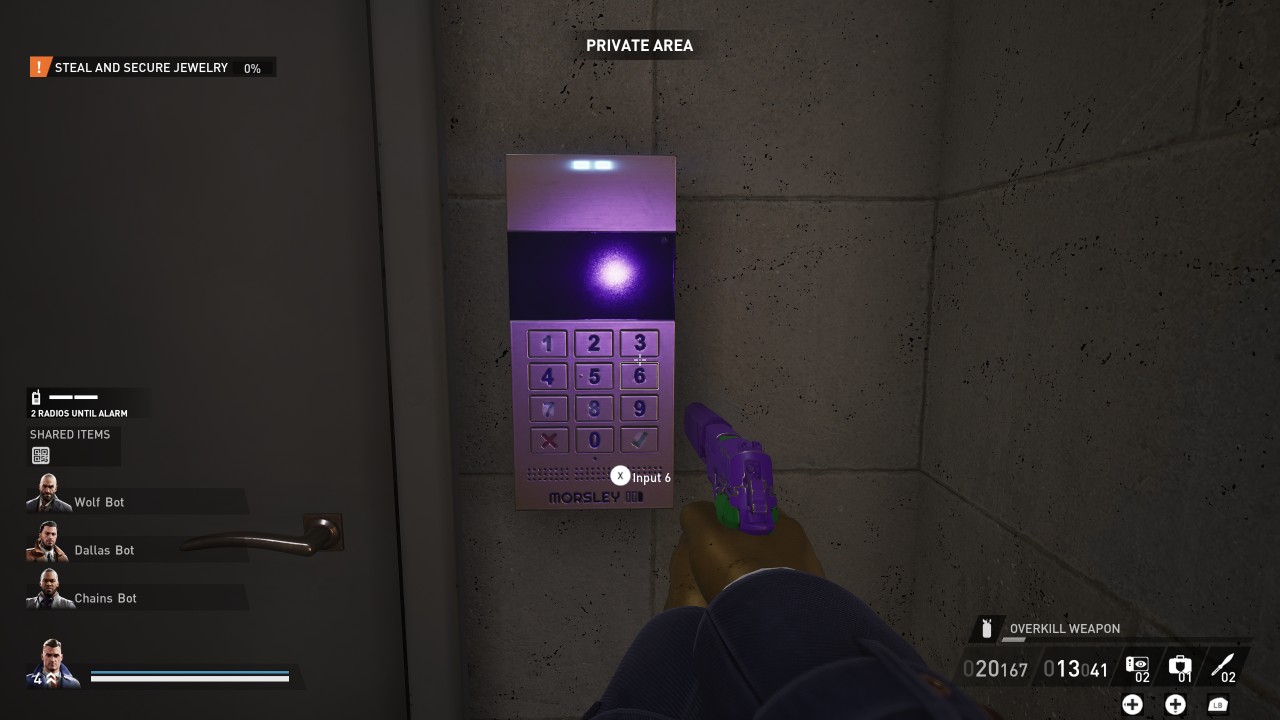
Task: Click the orange exclamation objective icon
Action: coord(38,67)
